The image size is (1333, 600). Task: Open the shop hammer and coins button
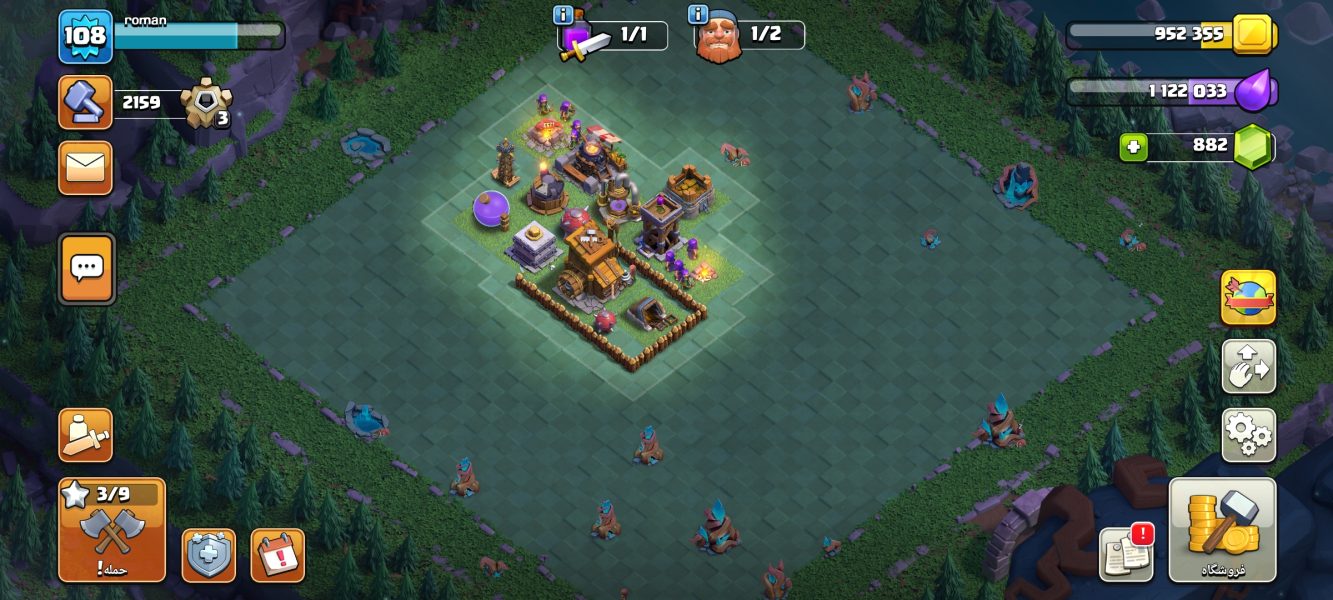tap(1222, 530)
